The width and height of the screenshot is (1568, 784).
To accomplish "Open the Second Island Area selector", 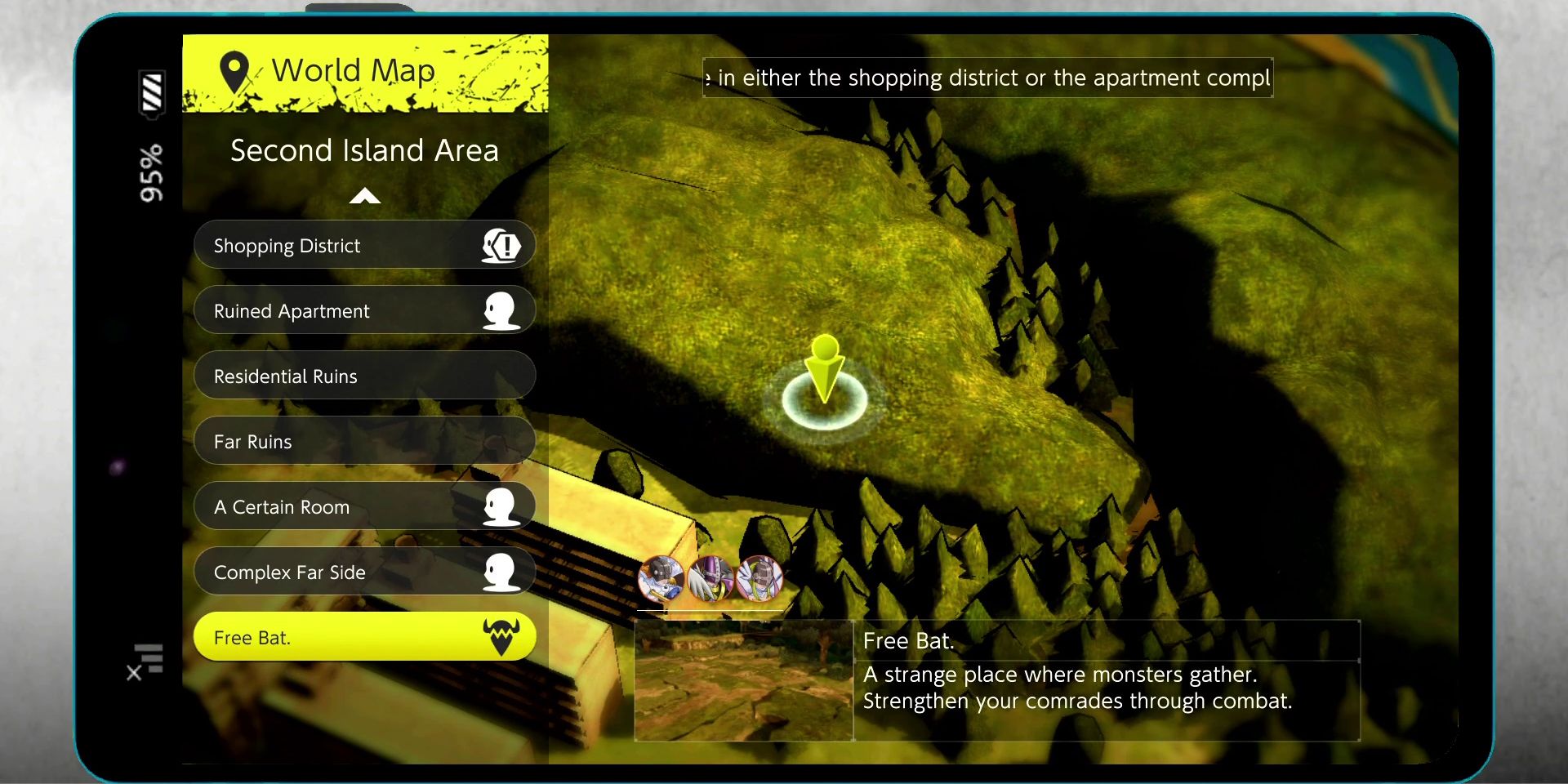I will [x=364, y=150].
